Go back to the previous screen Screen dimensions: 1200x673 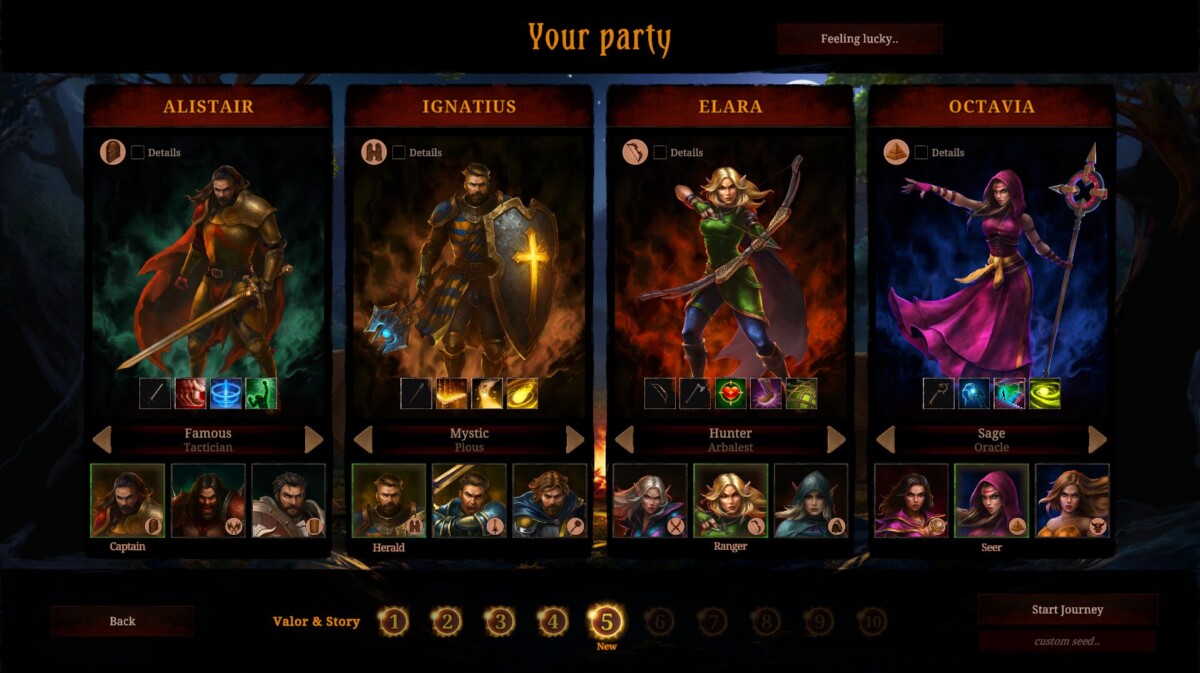point(122,621)
